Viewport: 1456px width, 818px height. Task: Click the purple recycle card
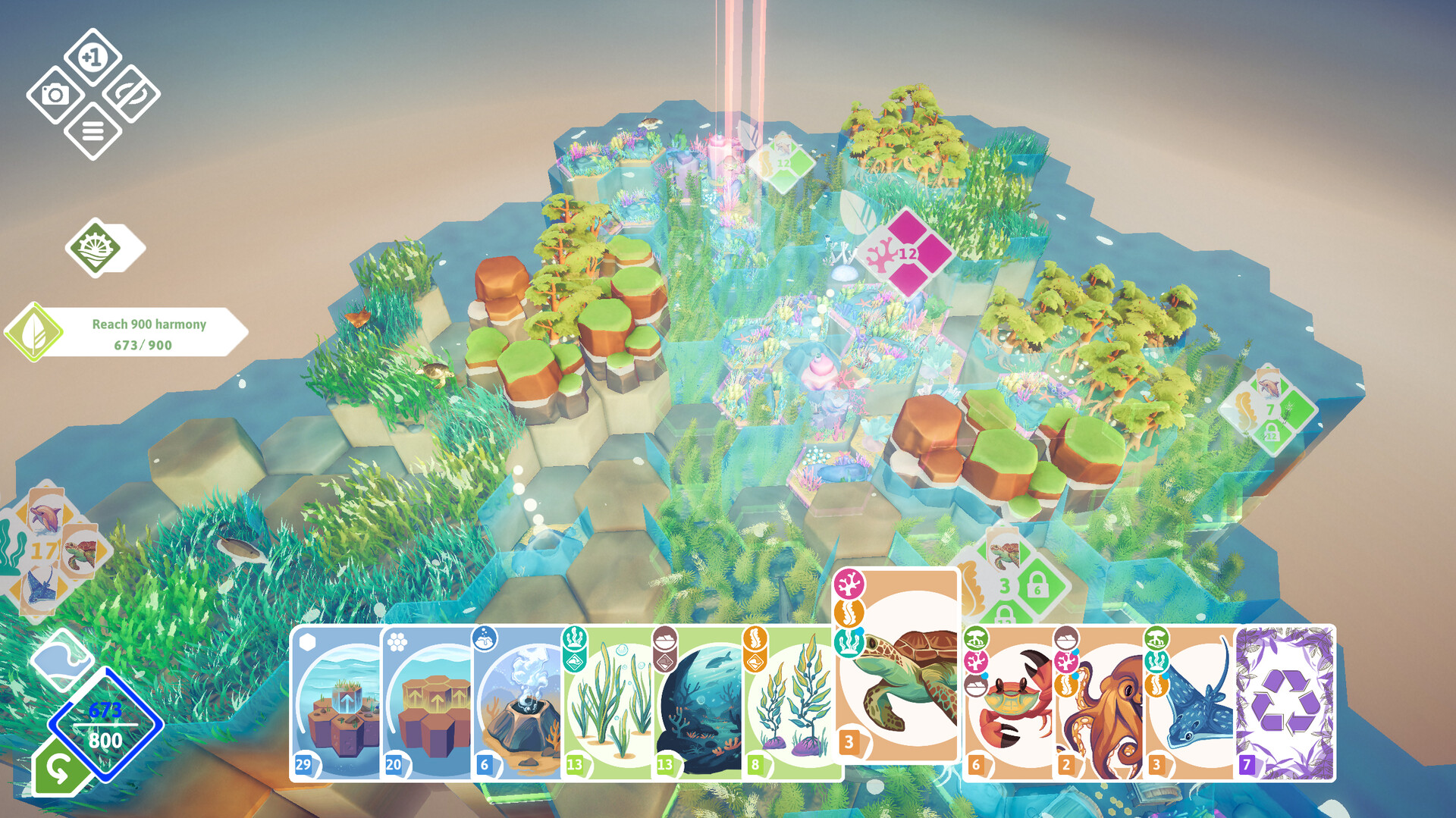pos(1285,704)
